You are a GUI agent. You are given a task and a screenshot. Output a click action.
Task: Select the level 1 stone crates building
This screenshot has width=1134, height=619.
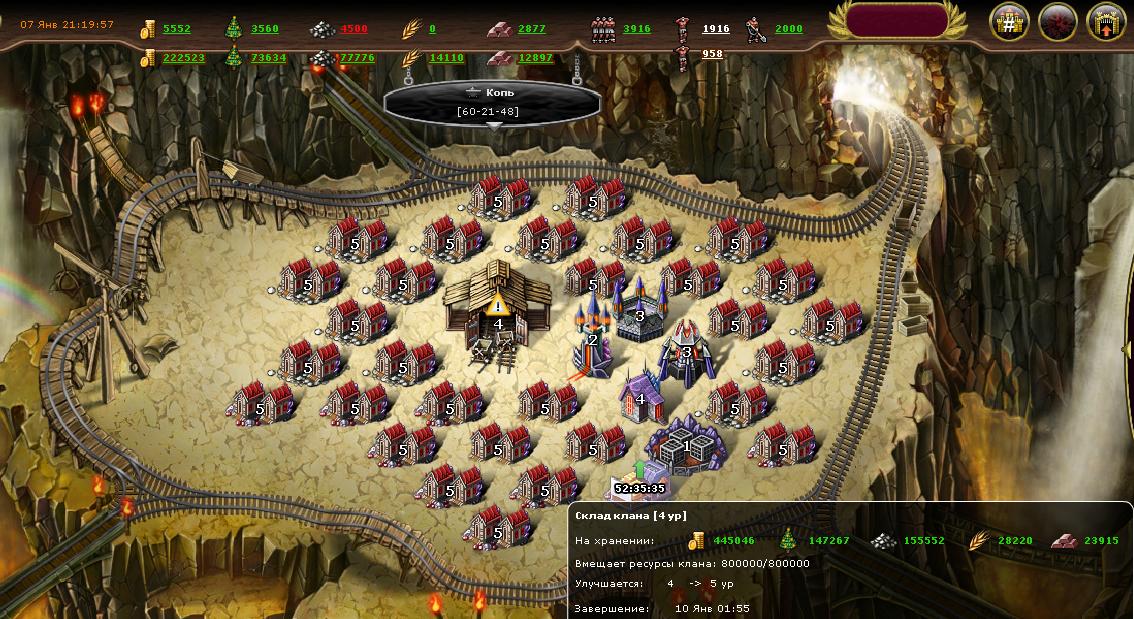pos(686,446)
